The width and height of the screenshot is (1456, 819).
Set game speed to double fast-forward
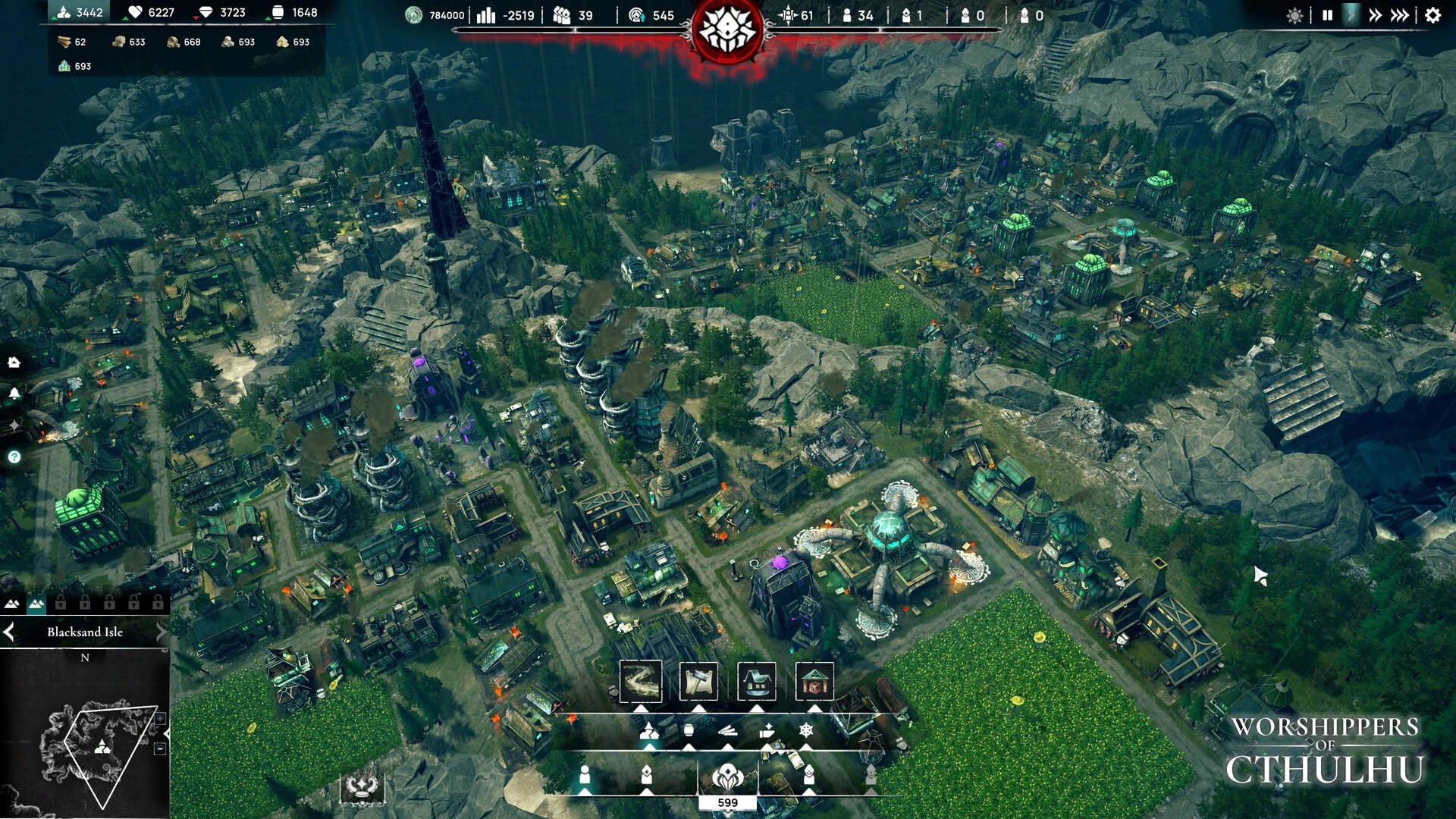pos(1375,15)
